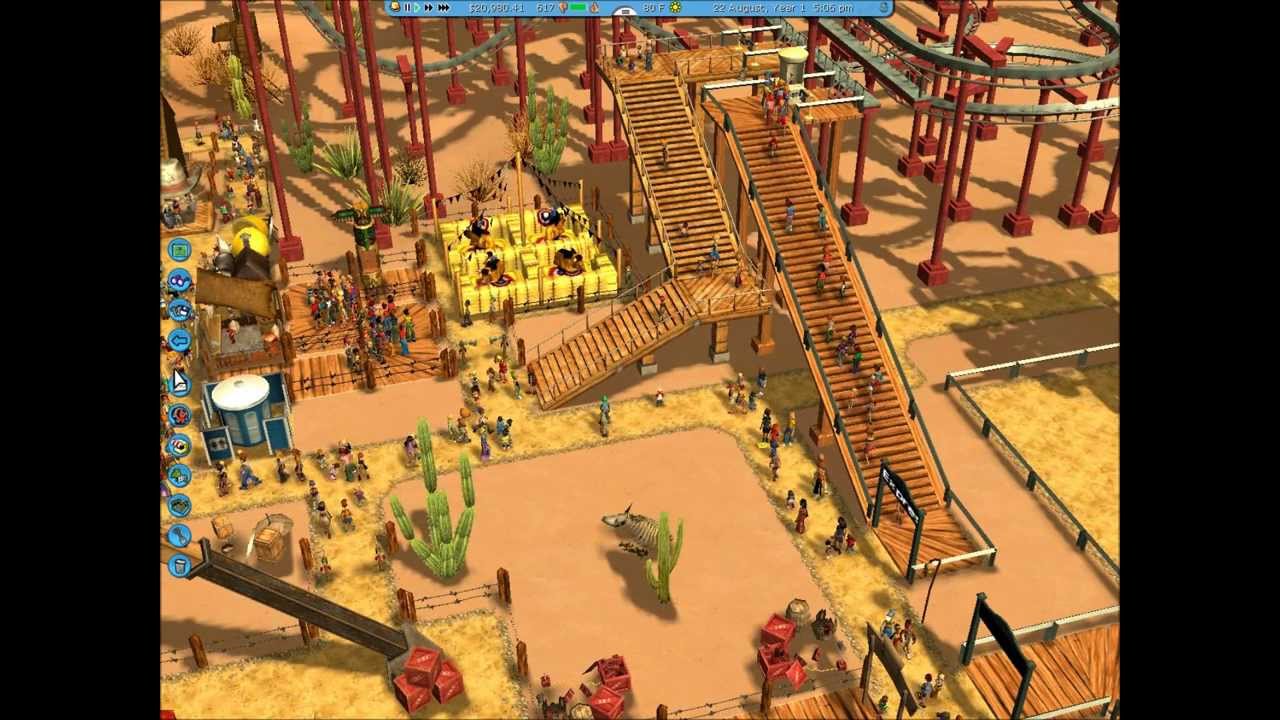The image size is (1280, 720).
Task: Click the blue undo arrow icon
Action: [180, 342]
